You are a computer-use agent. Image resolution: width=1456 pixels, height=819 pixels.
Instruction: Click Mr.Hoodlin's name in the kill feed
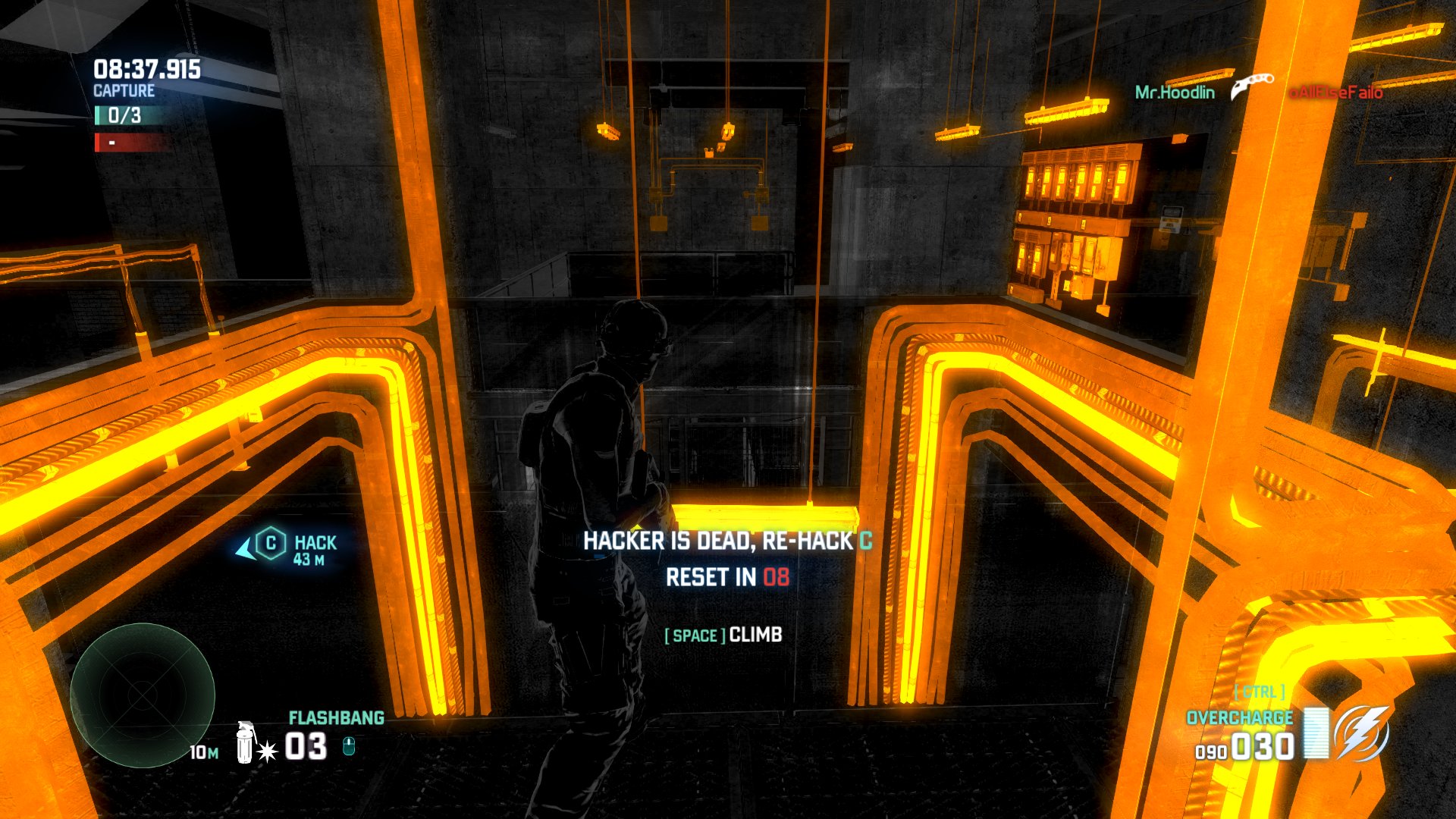tap(1175, 93)
